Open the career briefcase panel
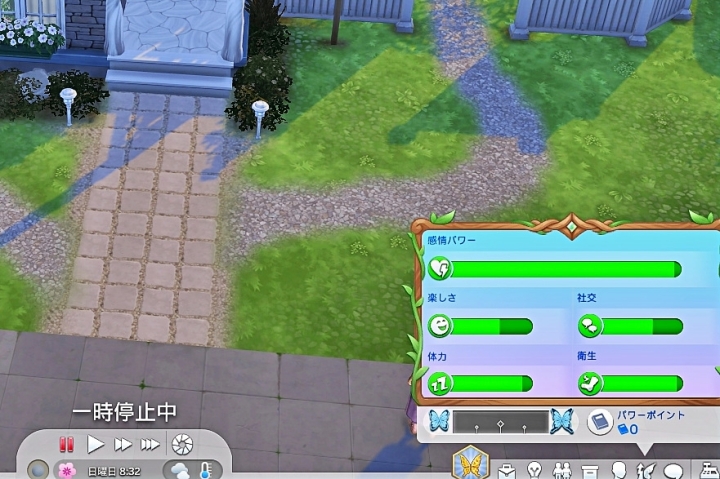Viewport: 720px width, 479px height. [x=507, y=470]
